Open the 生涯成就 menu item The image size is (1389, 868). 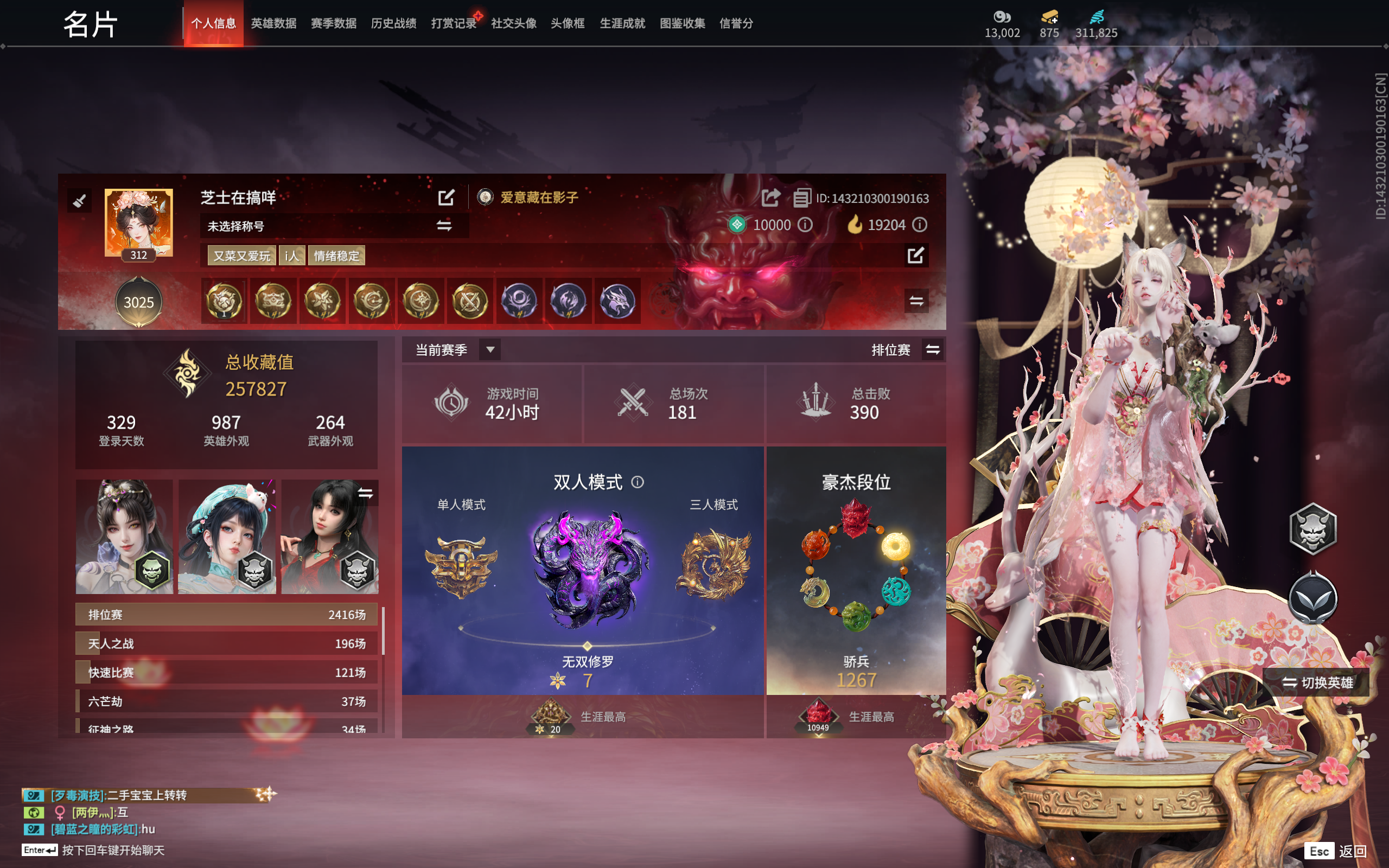click(x=622, y=23)
